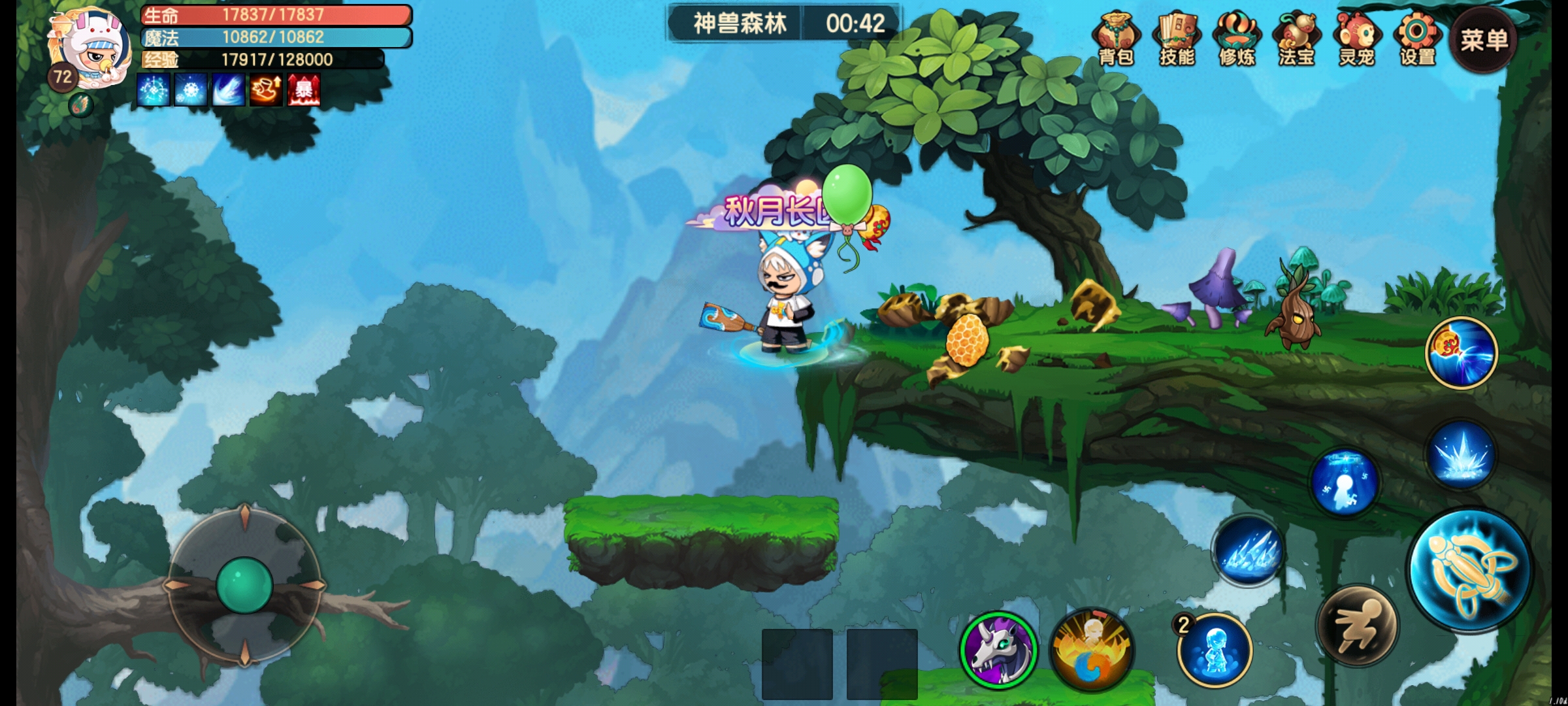Summon the purple dragon skull pet skill
1568x706 pixels.
(x=998, y=650)
